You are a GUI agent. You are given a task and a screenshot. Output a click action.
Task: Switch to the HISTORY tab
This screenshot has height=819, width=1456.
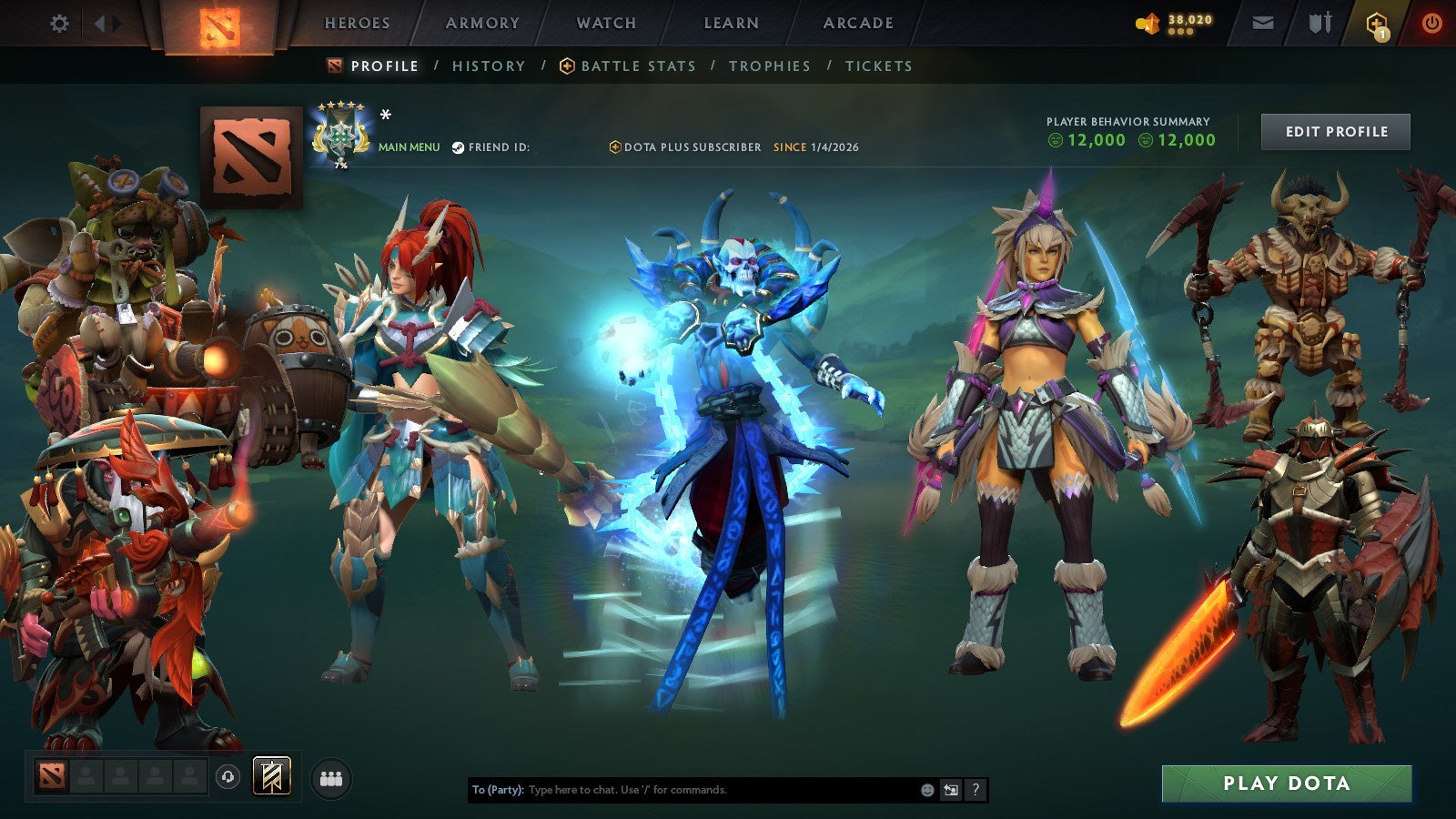pyautogui.click(x=489, y=66)
